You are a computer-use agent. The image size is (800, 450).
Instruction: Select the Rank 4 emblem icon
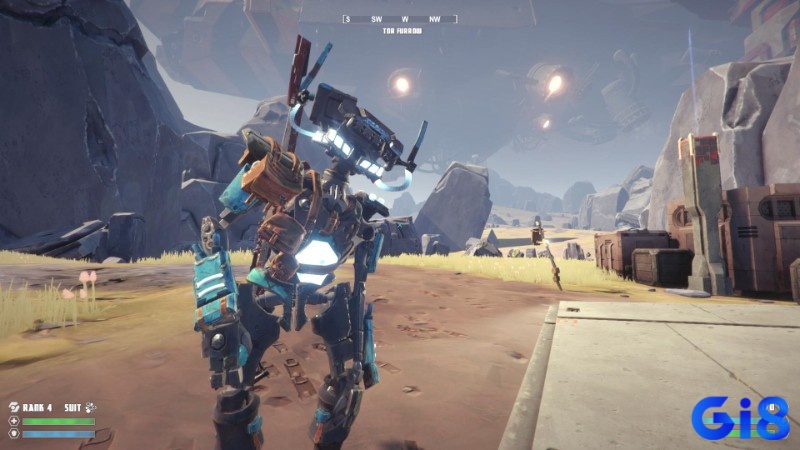tap(14, 407)
